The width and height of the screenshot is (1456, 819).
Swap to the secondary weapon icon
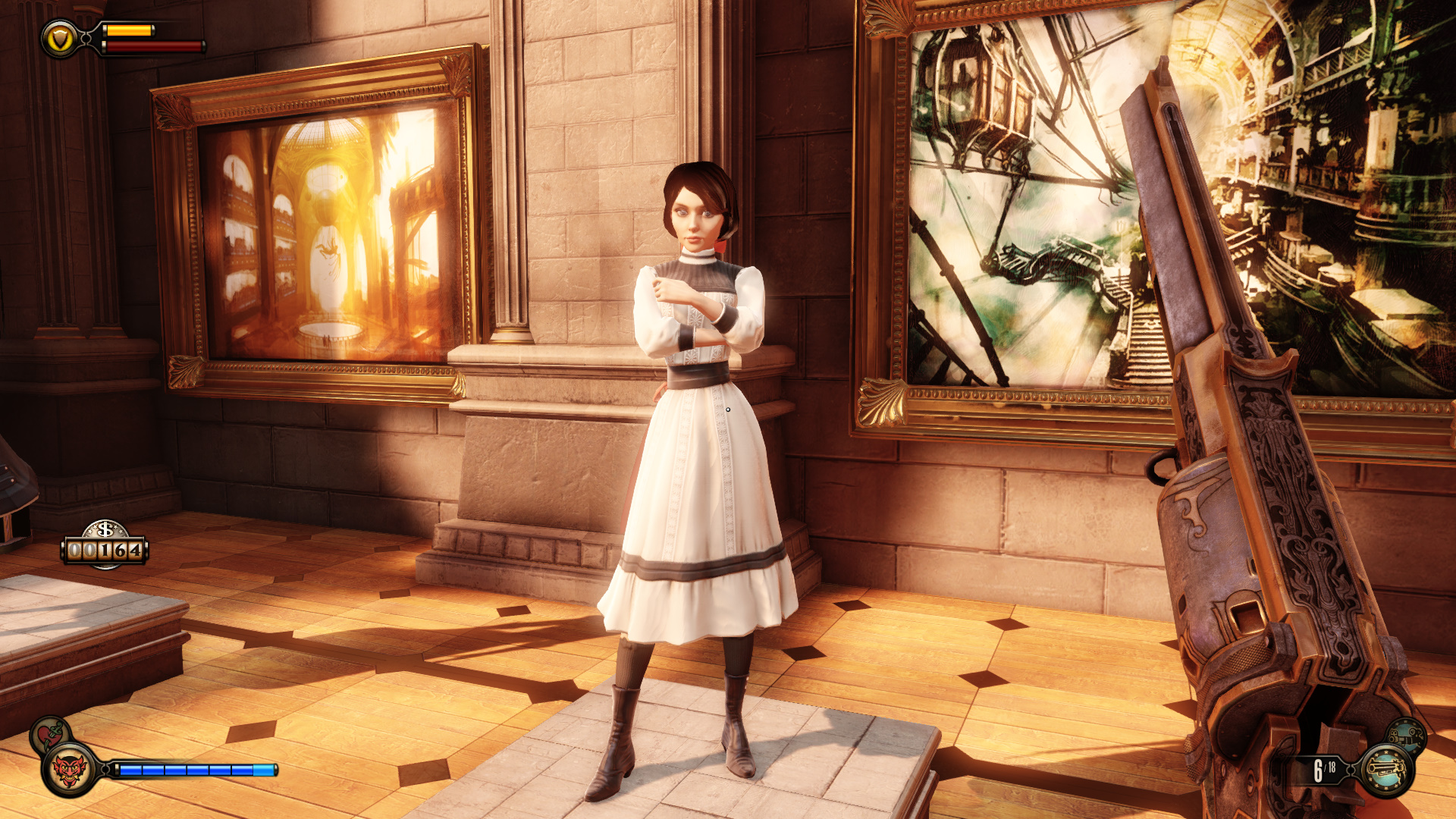click(x=1406, y=734)
